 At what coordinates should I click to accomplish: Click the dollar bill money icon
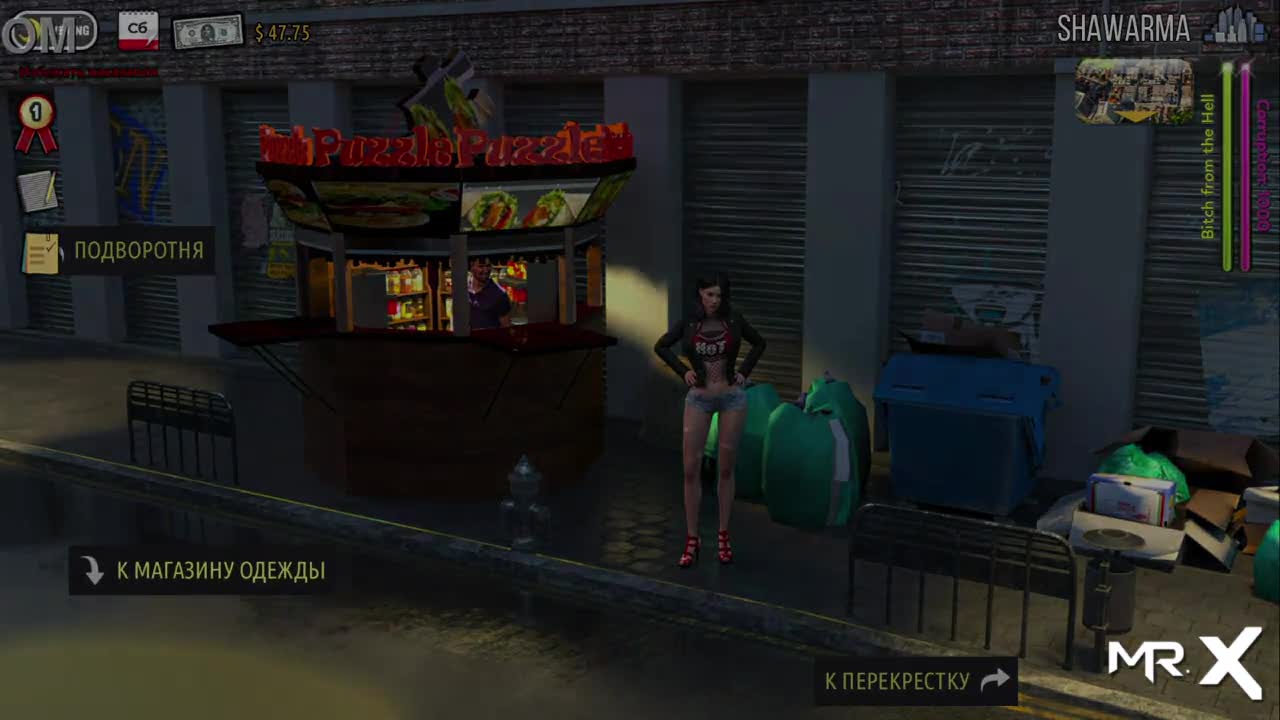click(x=208, y=32)
